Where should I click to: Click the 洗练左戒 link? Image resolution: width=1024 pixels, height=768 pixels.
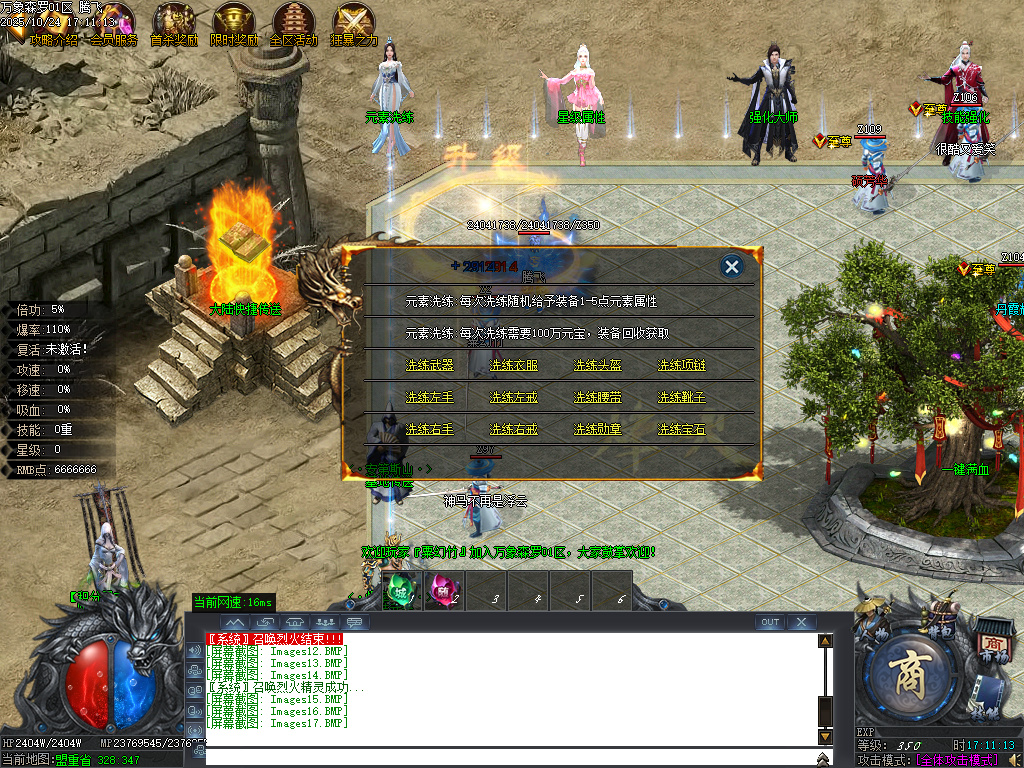click(x=513, y=397)
